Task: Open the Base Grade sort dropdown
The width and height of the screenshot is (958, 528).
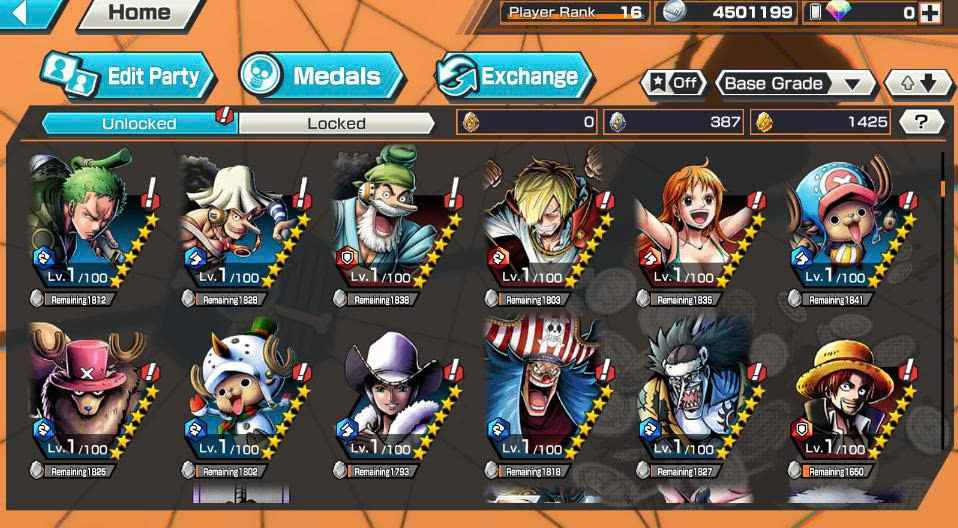Action: pyautogui.click(x=794, y=83)
